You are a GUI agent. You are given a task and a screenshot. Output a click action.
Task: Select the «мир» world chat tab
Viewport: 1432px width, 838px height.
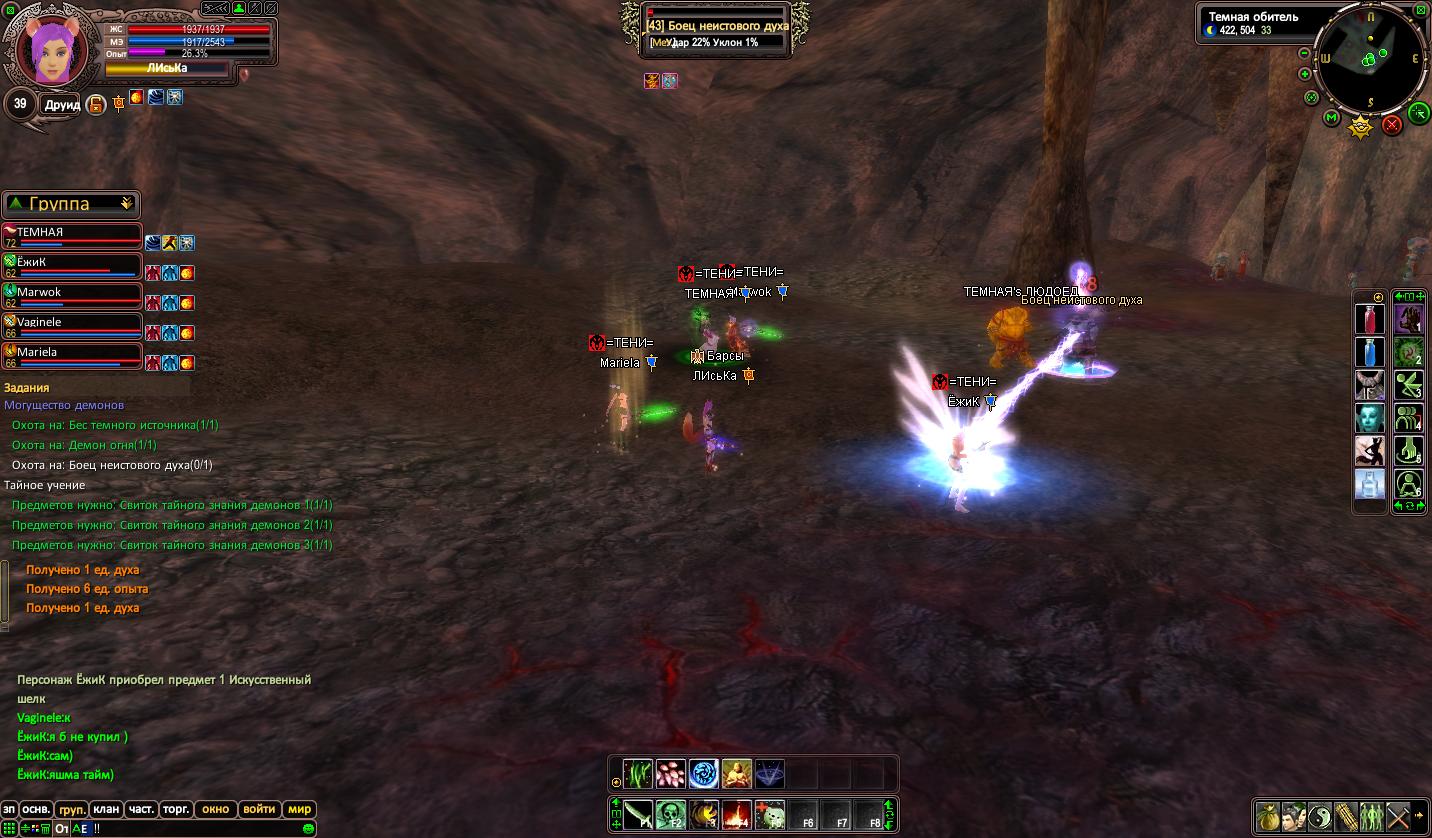(299, 809)
